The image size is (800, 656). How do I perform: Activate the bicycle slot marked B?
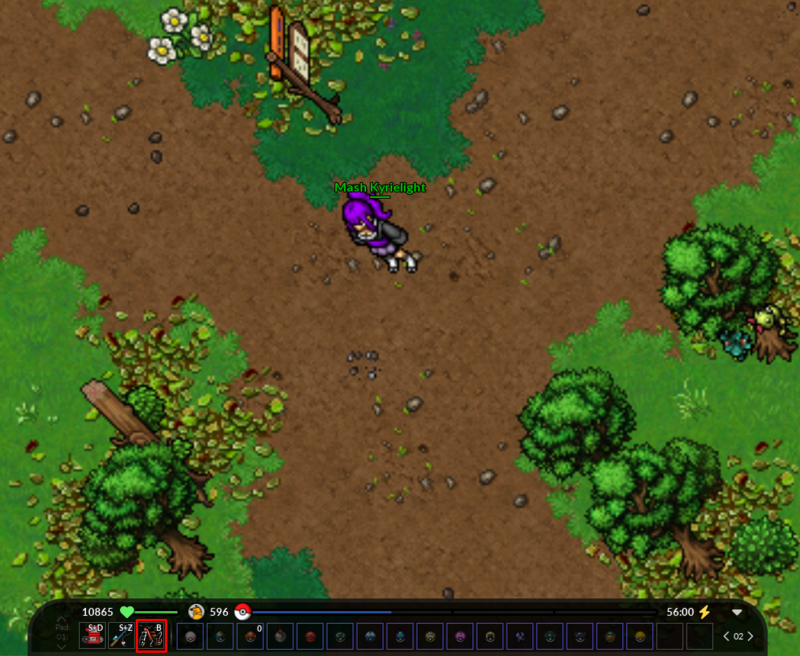[x=151, y=635]
